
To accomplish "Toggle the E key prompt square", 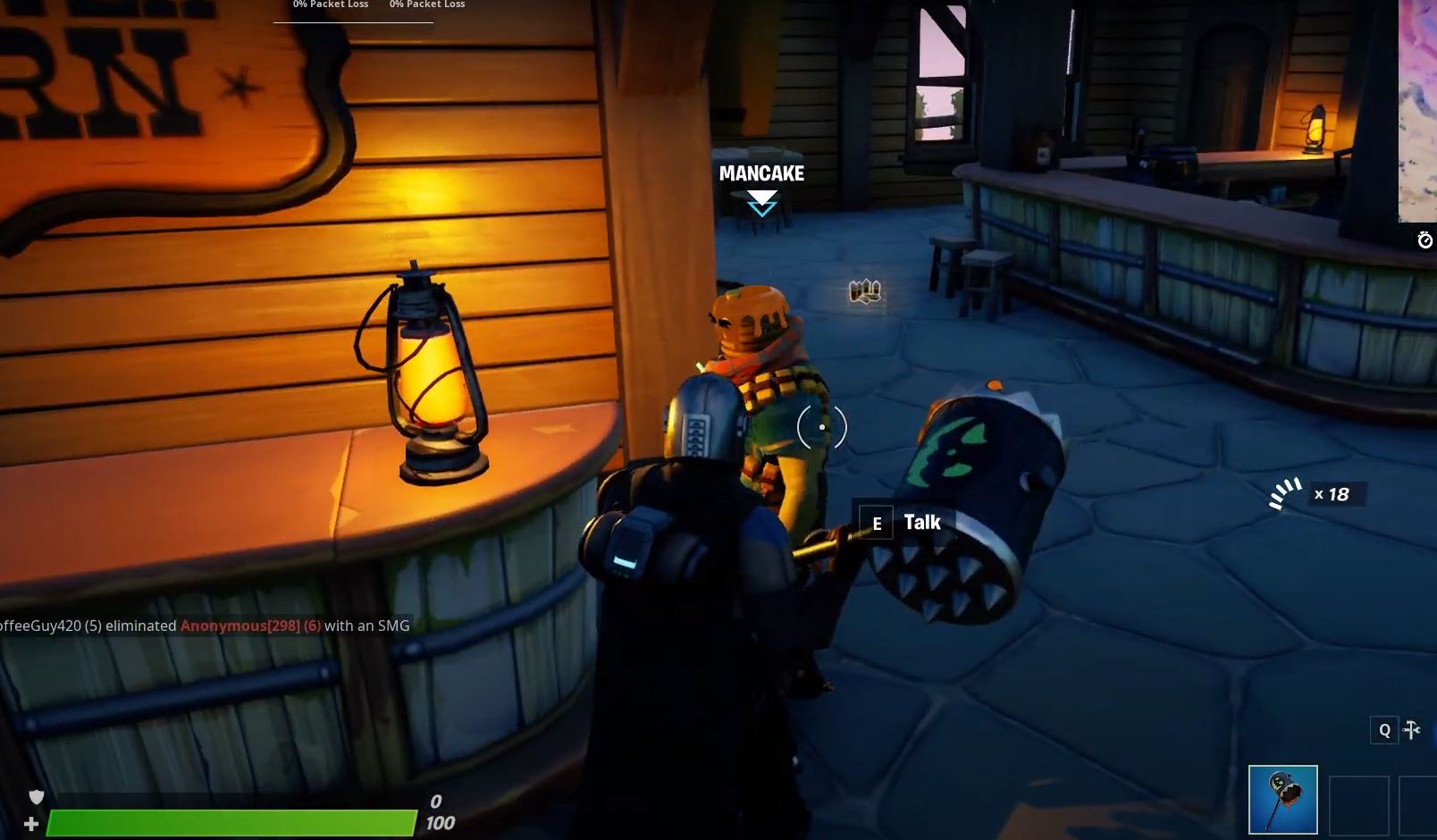I will [877, 522].
